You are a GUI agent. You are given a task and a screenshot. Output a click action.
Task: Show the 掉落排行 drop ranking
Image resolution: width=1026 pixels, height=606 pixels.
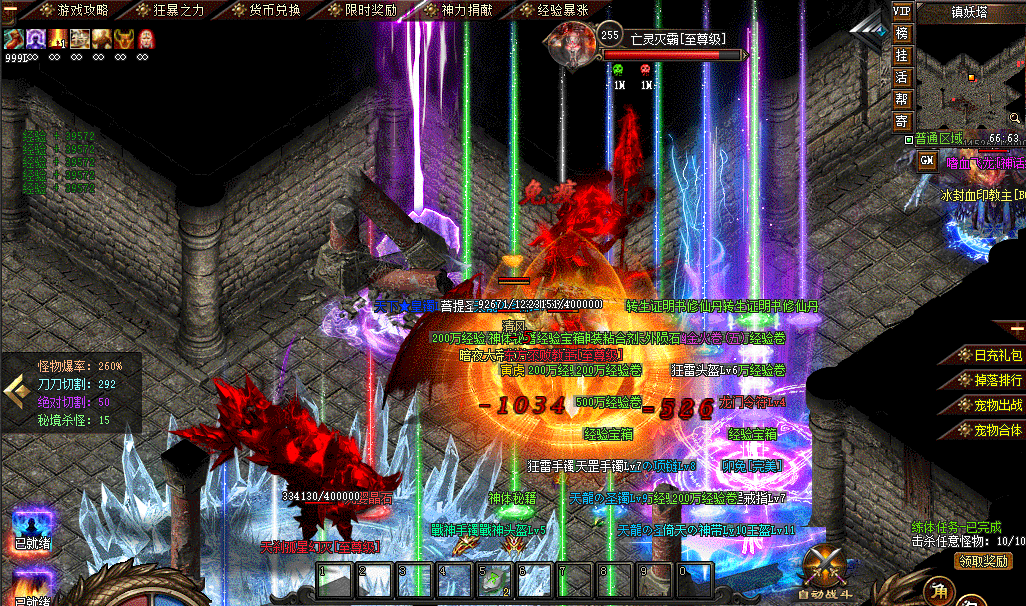(x=989, y=381)
